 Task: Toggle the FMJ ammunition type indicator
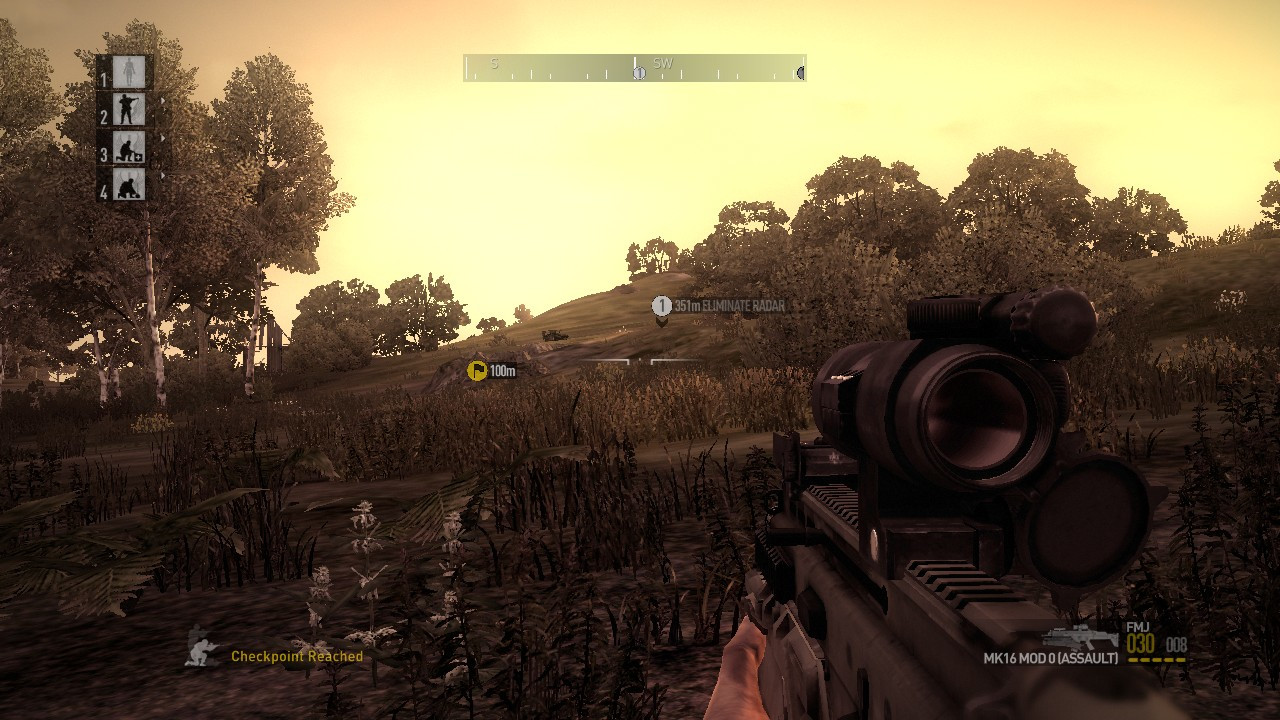click(1138, 626)
